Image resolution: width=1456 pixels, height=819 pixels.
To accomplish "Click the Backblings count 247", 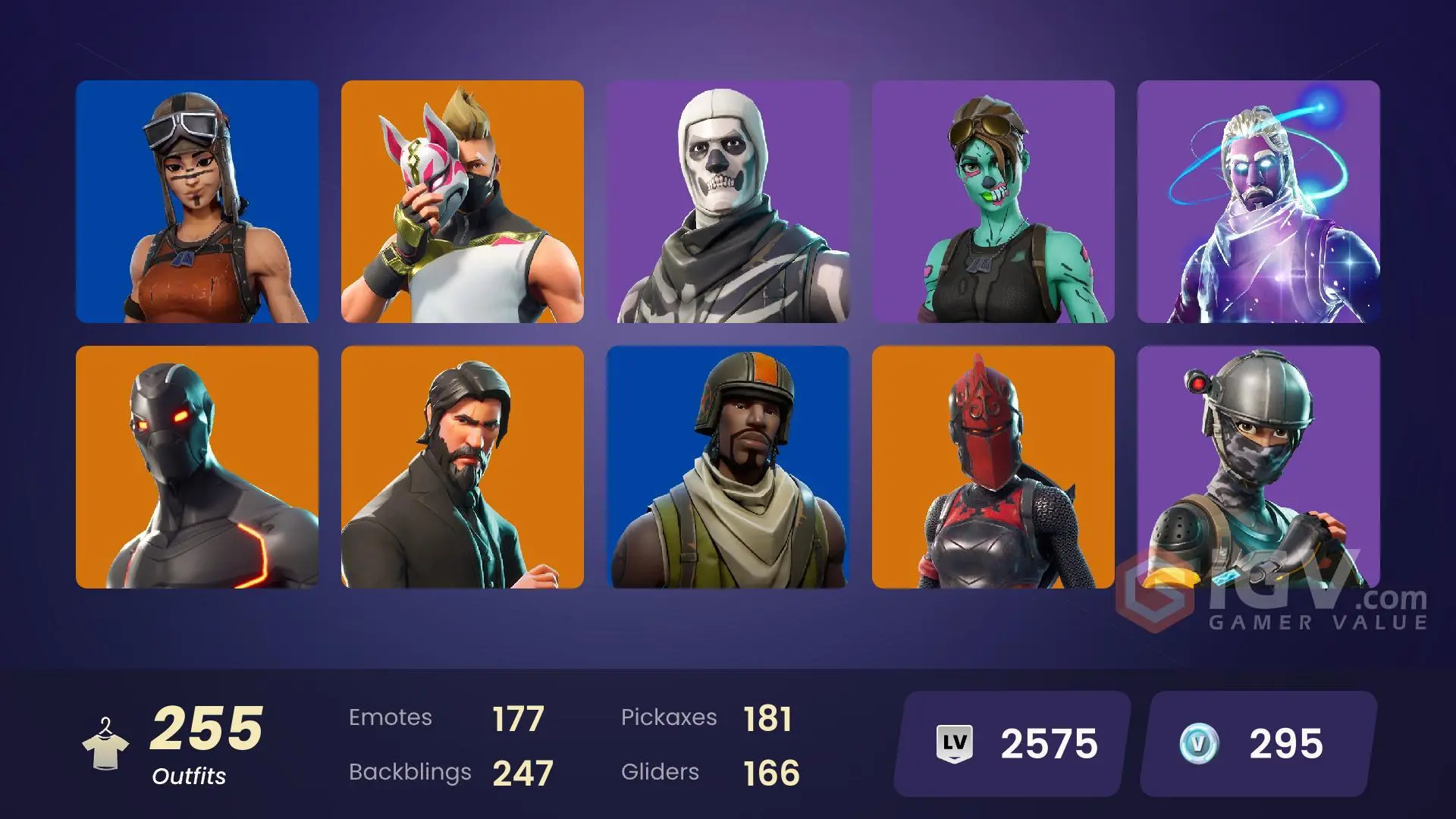I will (x=522, y=772).
